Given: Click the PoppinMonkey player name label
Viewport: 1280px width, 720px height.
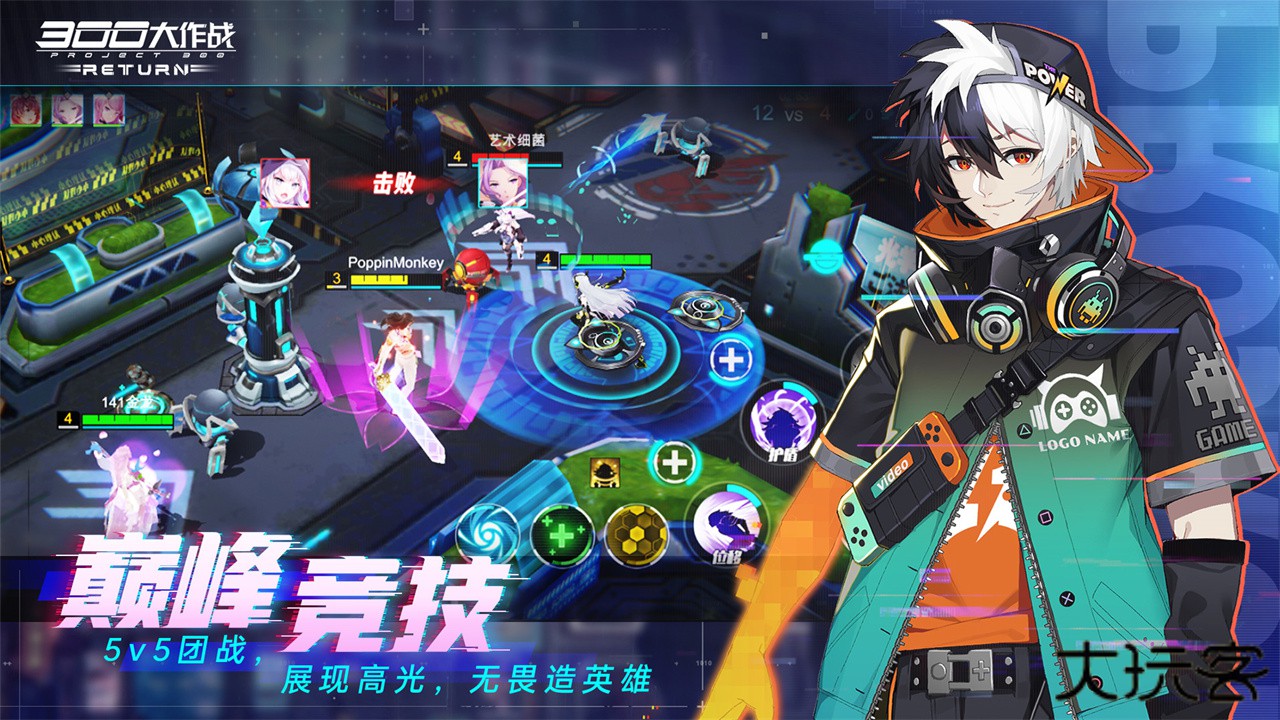Looking at the screenshot, I should tap(395, 263).
